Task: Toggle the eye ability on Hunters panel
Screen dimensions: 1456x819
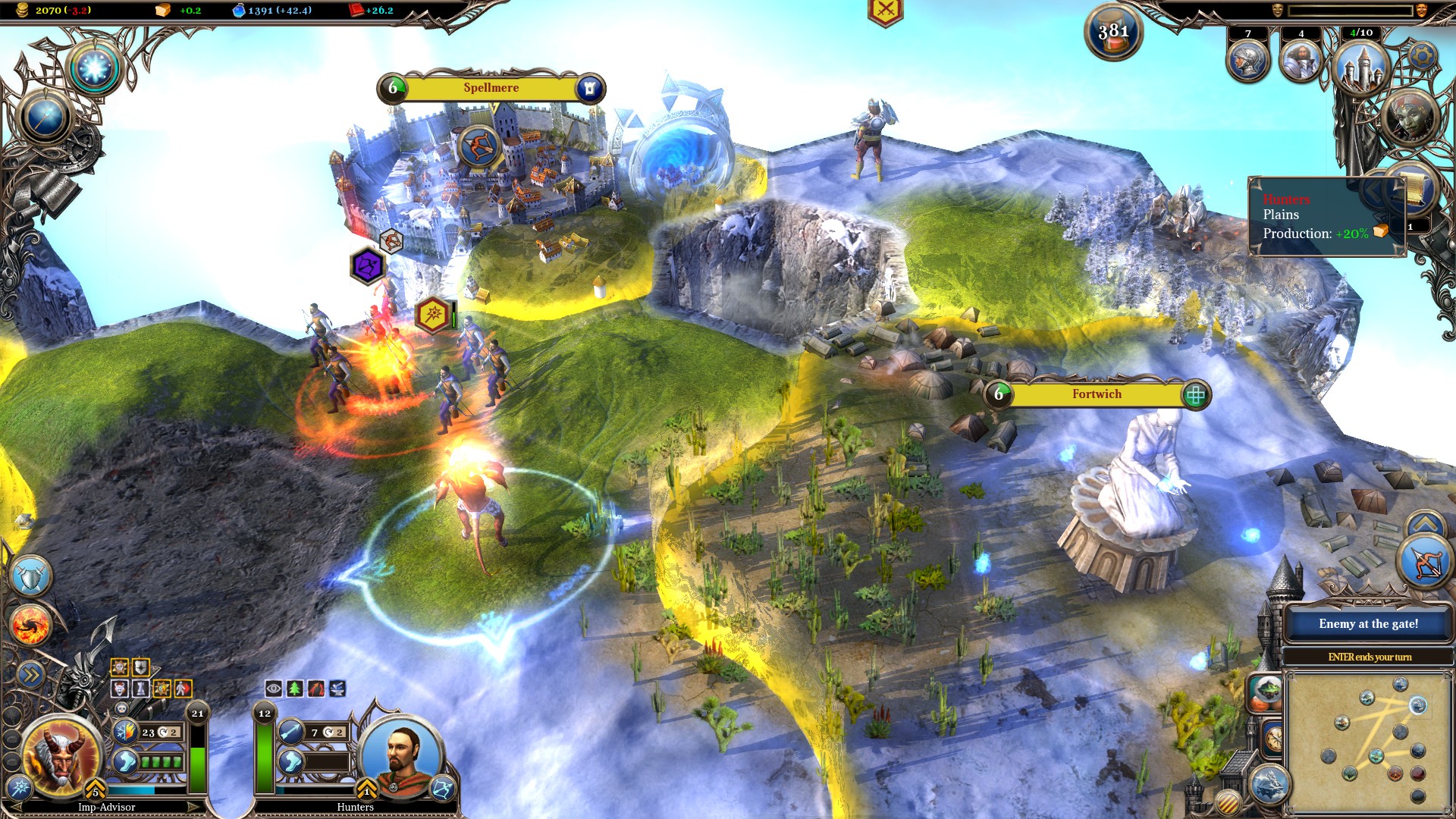Action: pos(273,689)
